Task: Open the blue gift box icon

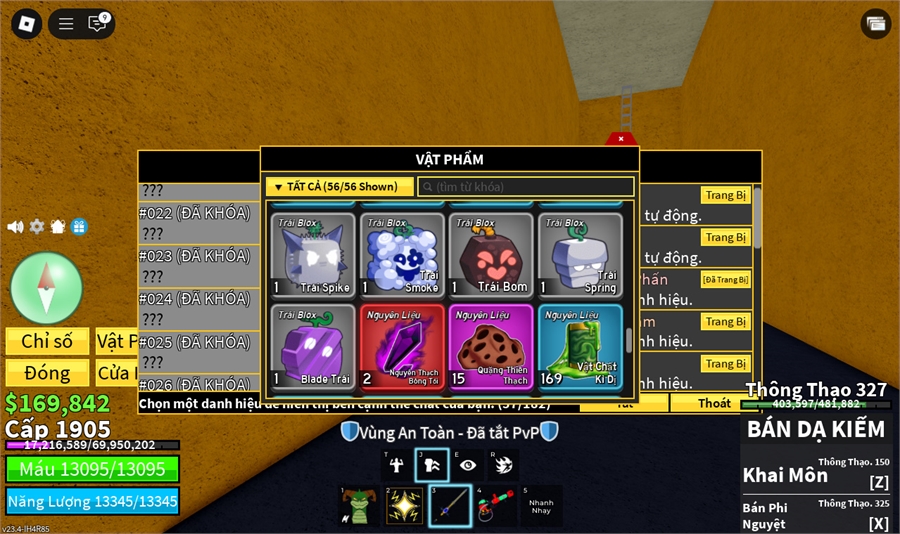Action: pyautogui.click(x=79, y=227)
